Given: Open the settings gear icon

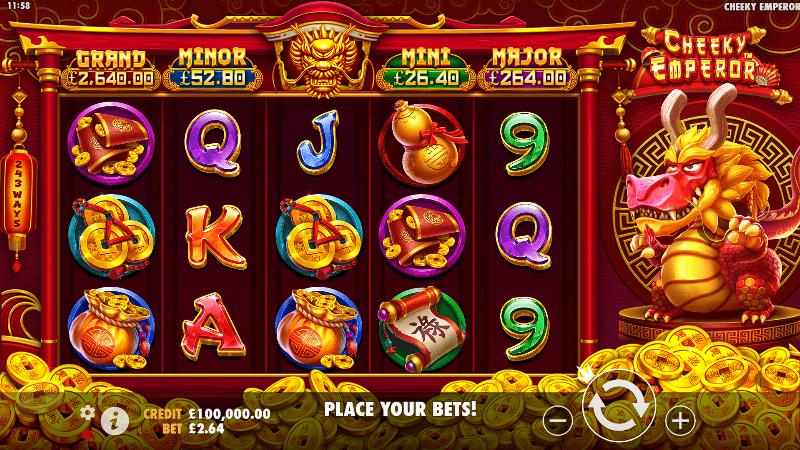Looking at the screenshot, I should point(87,412).
